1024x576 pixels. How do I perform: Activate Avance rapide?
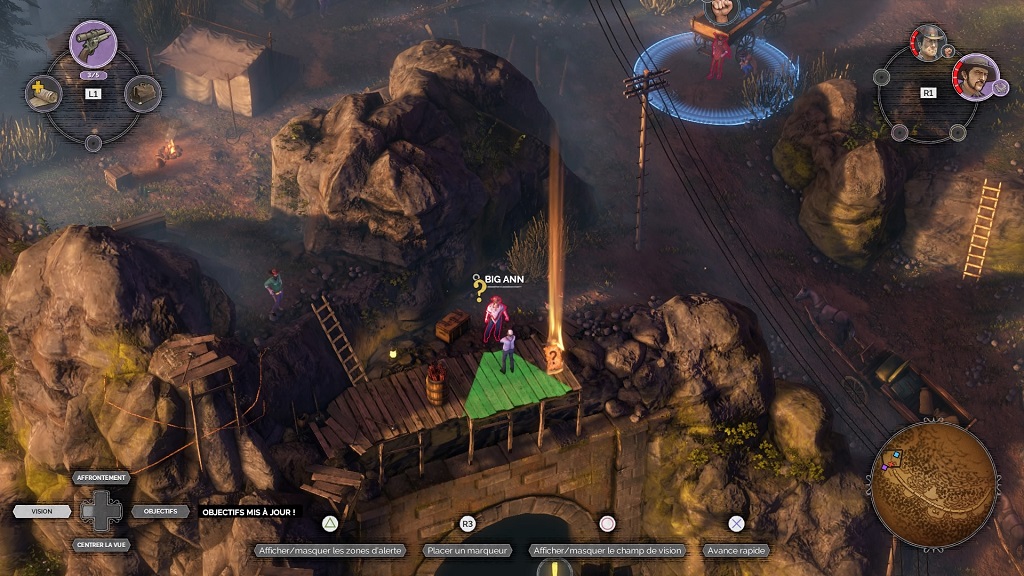(x=736, y=550)
